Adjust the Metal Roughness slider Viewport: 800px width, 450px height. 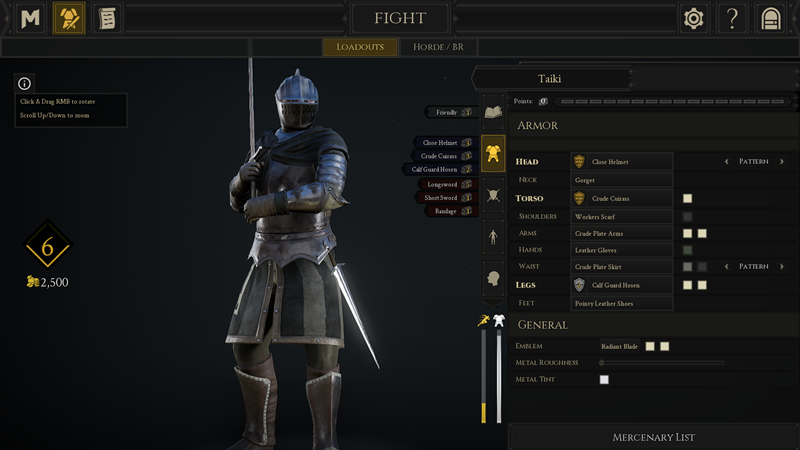(660, 363)
